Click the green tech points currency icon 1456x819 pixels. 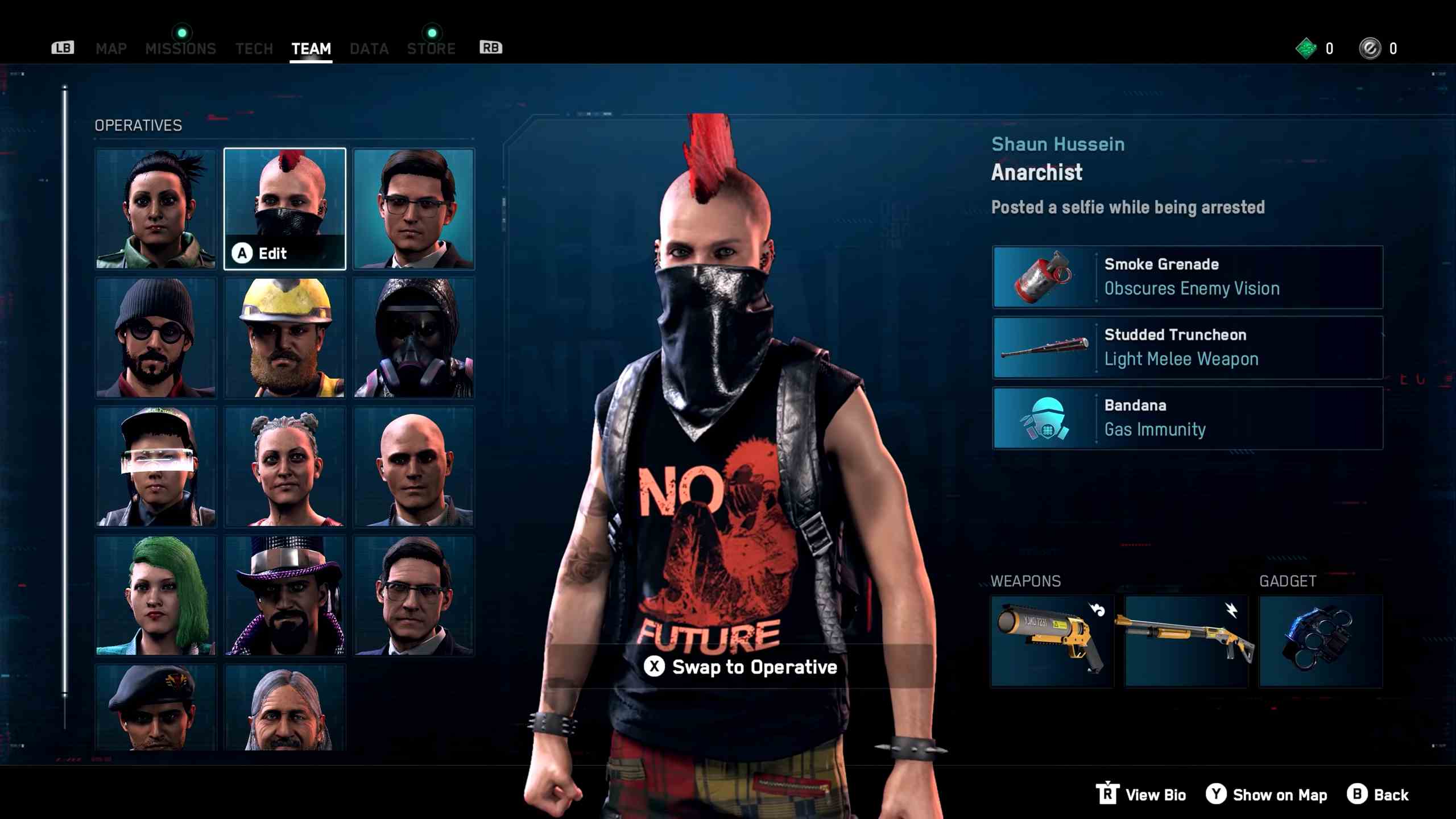click(x=1306, y=48)
